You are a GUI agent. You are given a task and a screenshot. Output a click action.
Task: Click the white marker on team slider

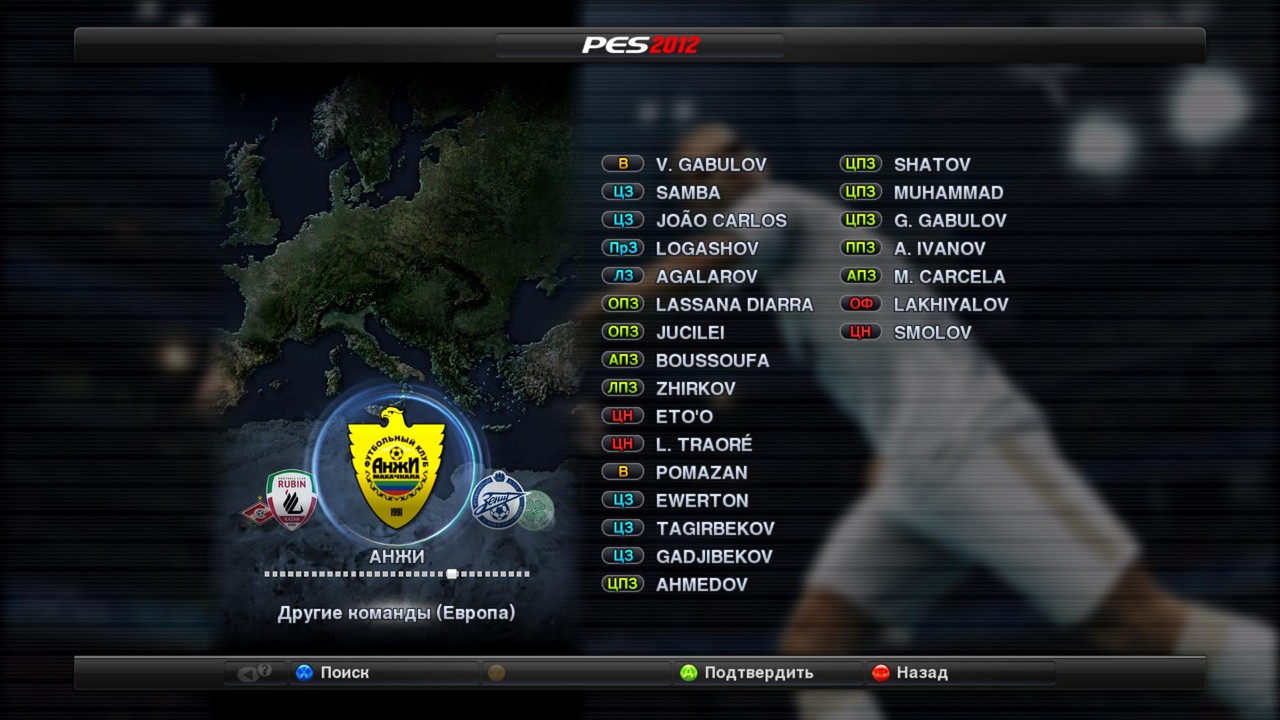click(x=452, y=574)
